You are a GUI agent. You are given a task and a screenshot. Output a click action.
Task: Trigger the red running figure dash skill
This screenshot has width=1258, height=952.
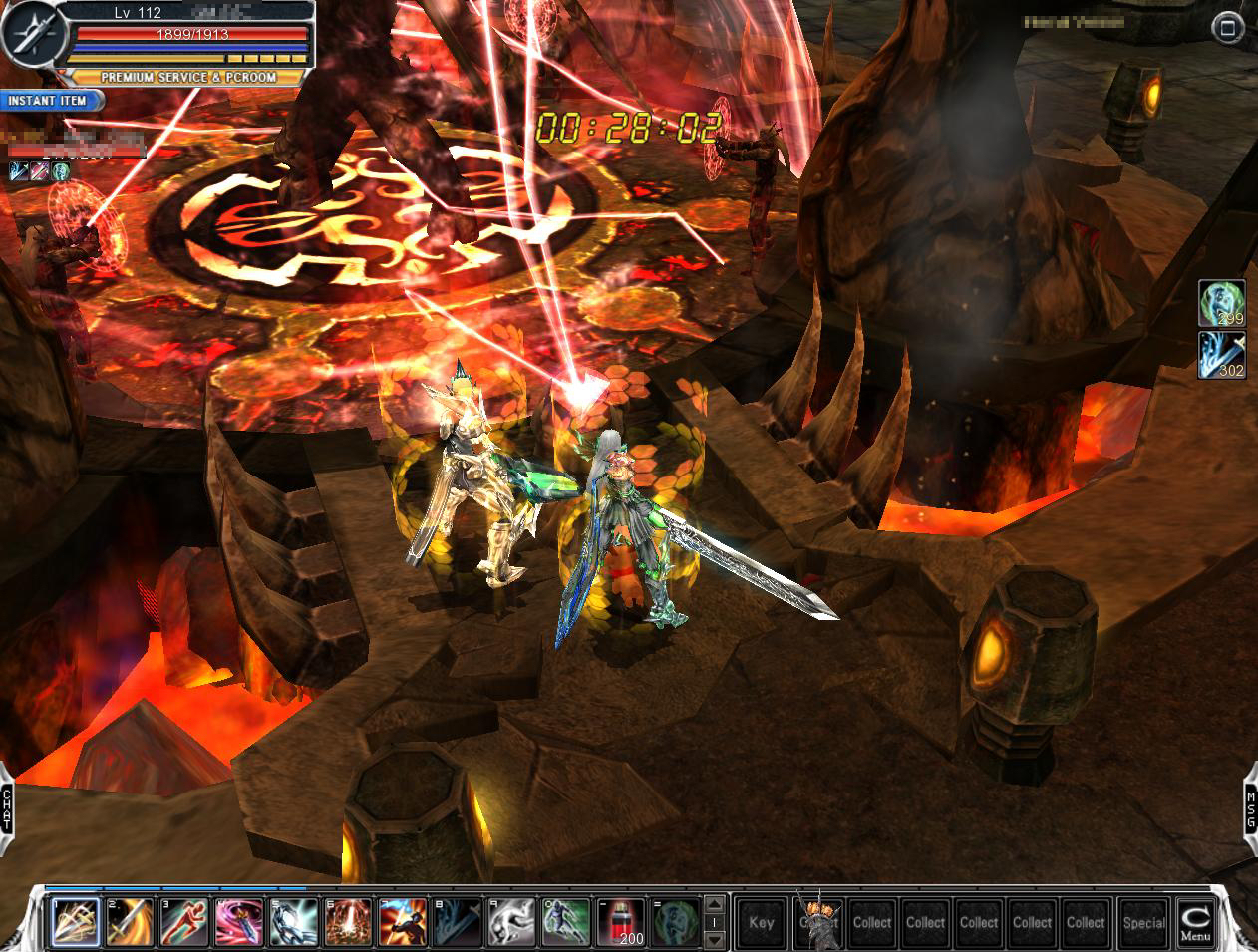point(185,922)
